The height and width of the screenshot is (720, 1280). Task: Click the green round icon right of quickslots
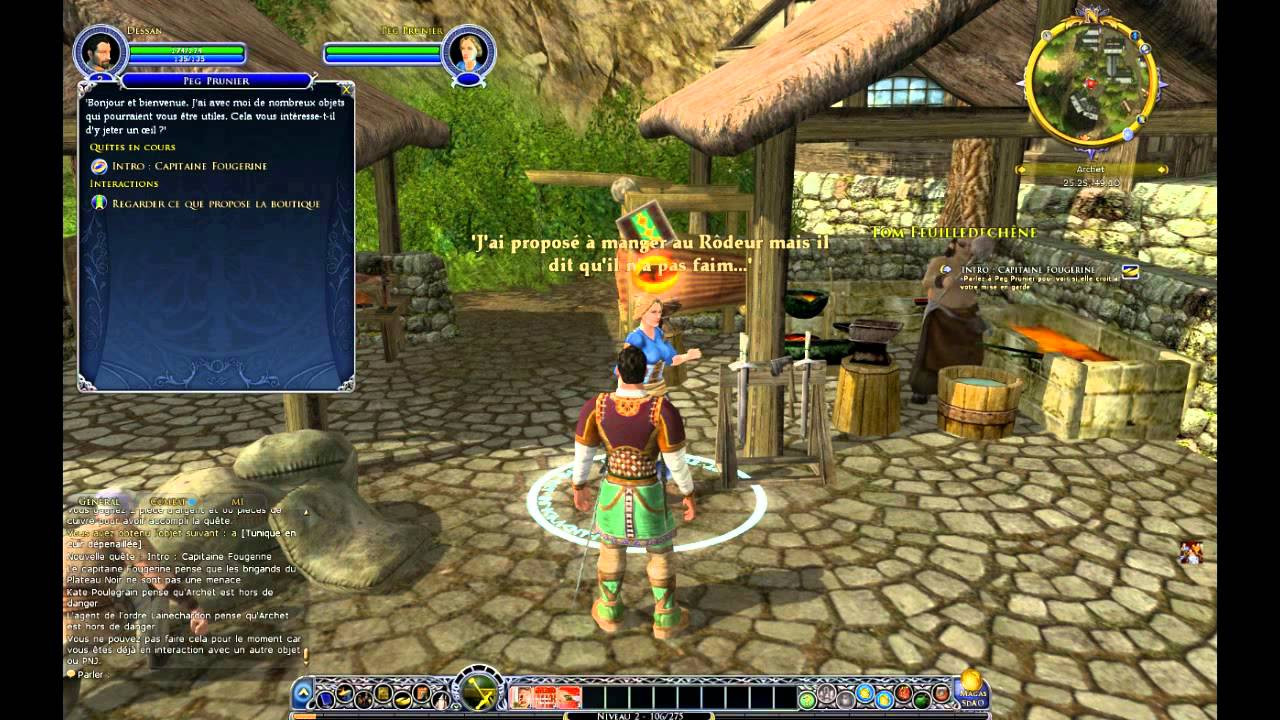coord(806,697)
